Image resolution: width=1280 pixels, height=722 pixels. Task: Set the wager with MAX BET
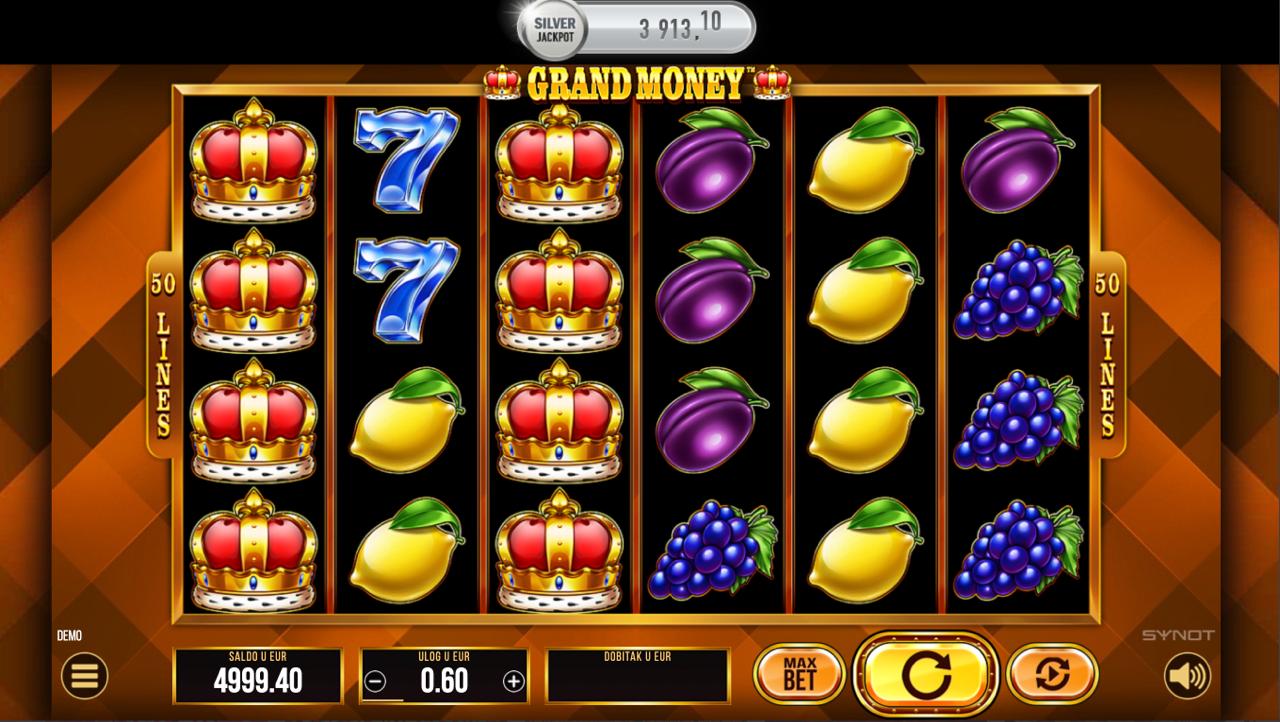point(799,674)
